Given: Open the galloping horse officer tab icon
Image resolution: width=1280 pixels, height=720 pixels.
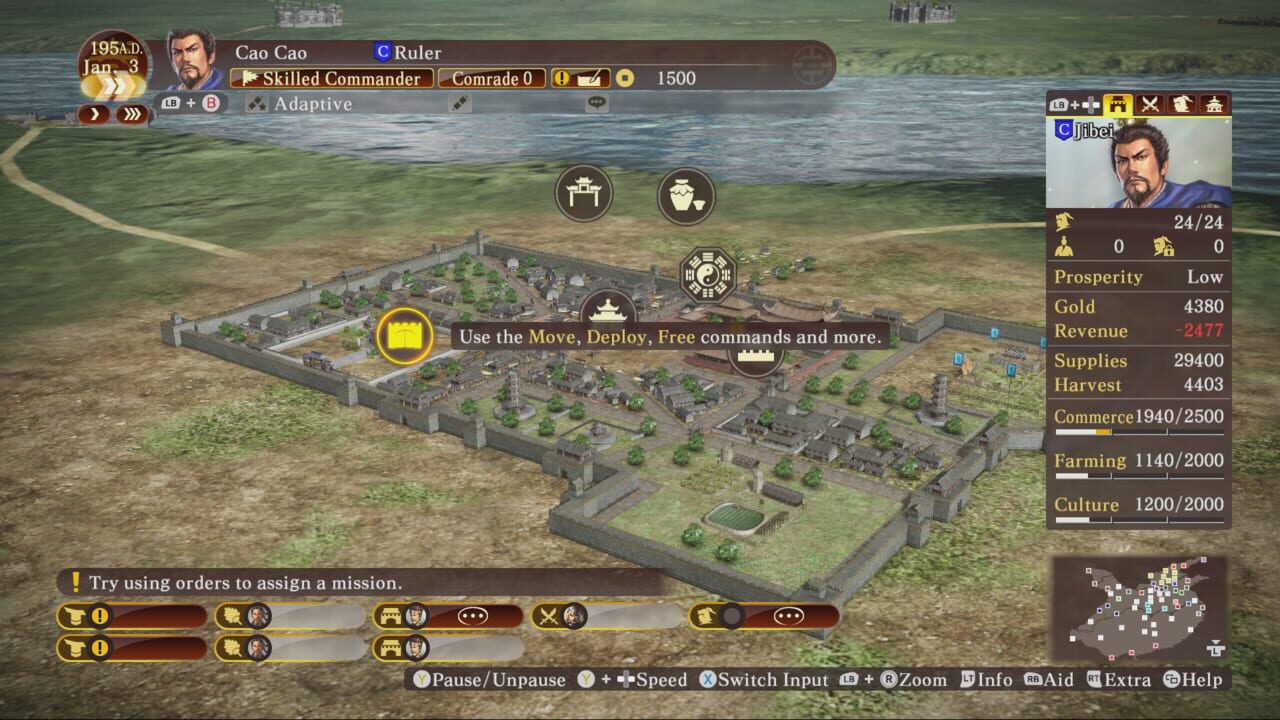Looking at the screenshot, I should click(1184, 102).
